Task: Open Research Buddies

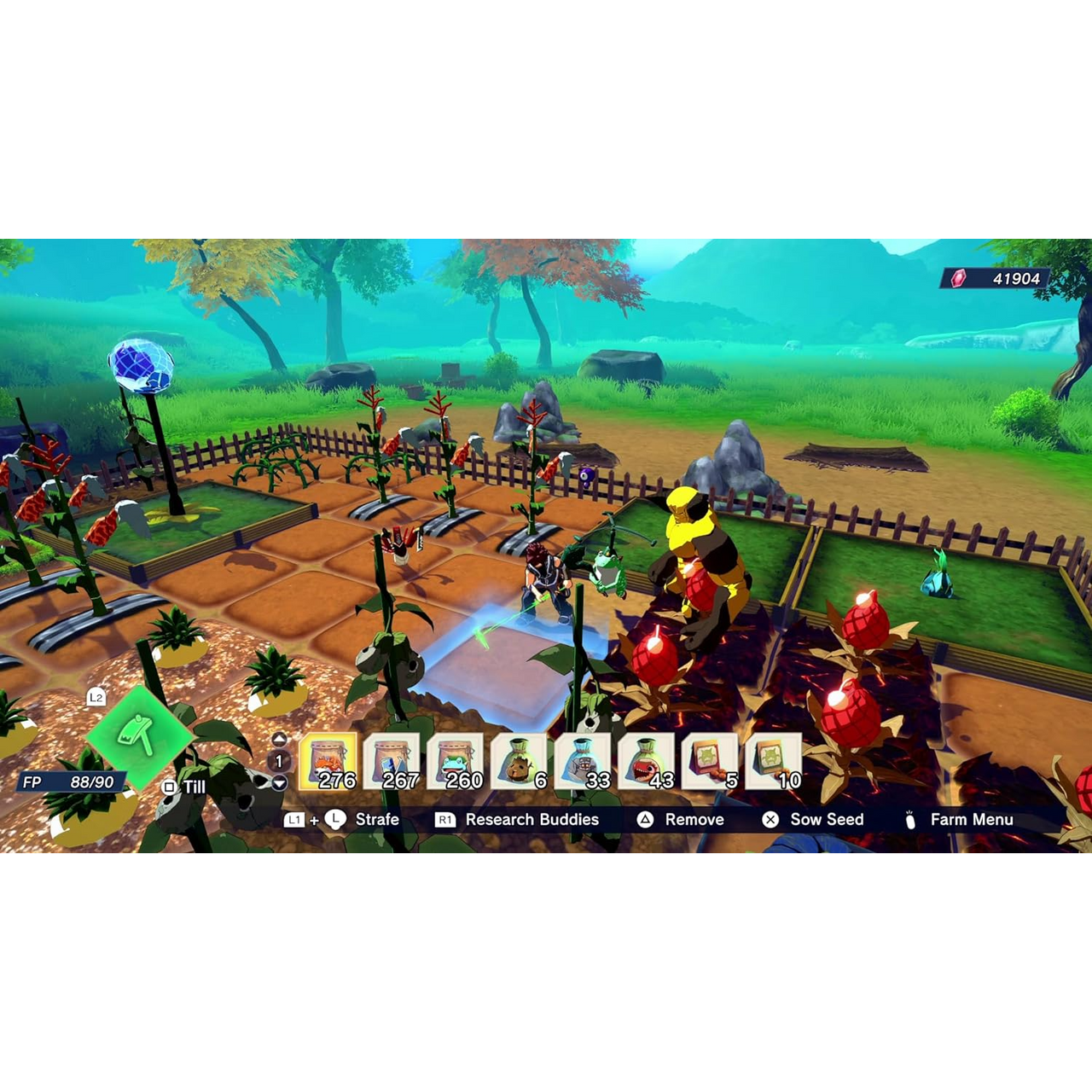Action: click(531, 819)
